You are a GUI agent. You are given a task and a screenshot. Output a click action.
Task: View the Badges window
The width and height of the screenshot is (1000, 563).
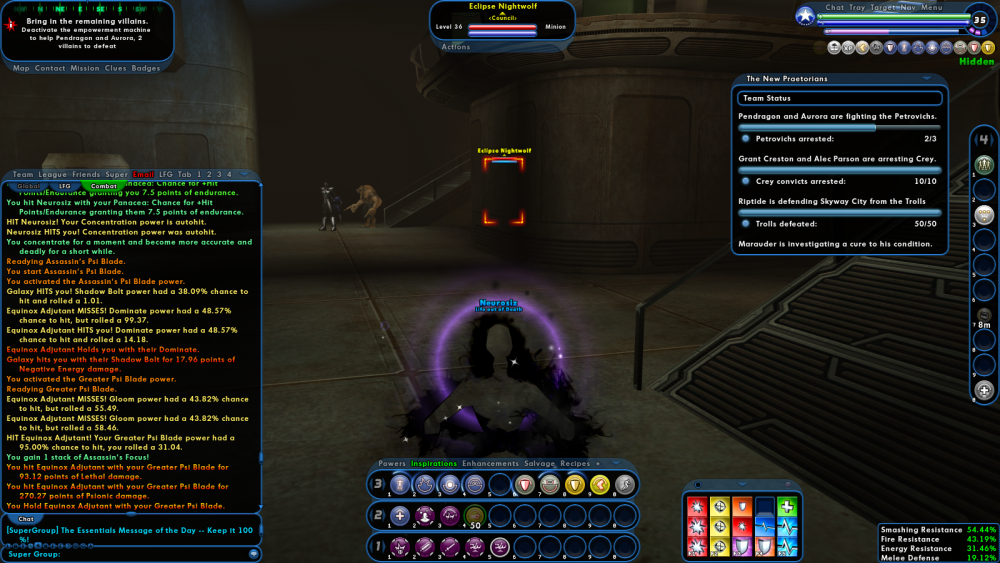[x=146, y=68]
